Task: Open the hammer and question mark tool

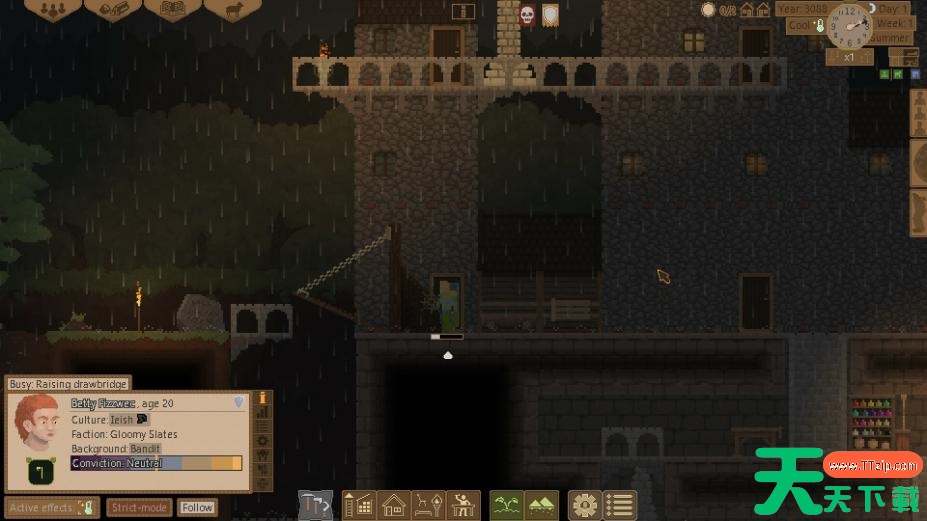Action: point(315,504)
